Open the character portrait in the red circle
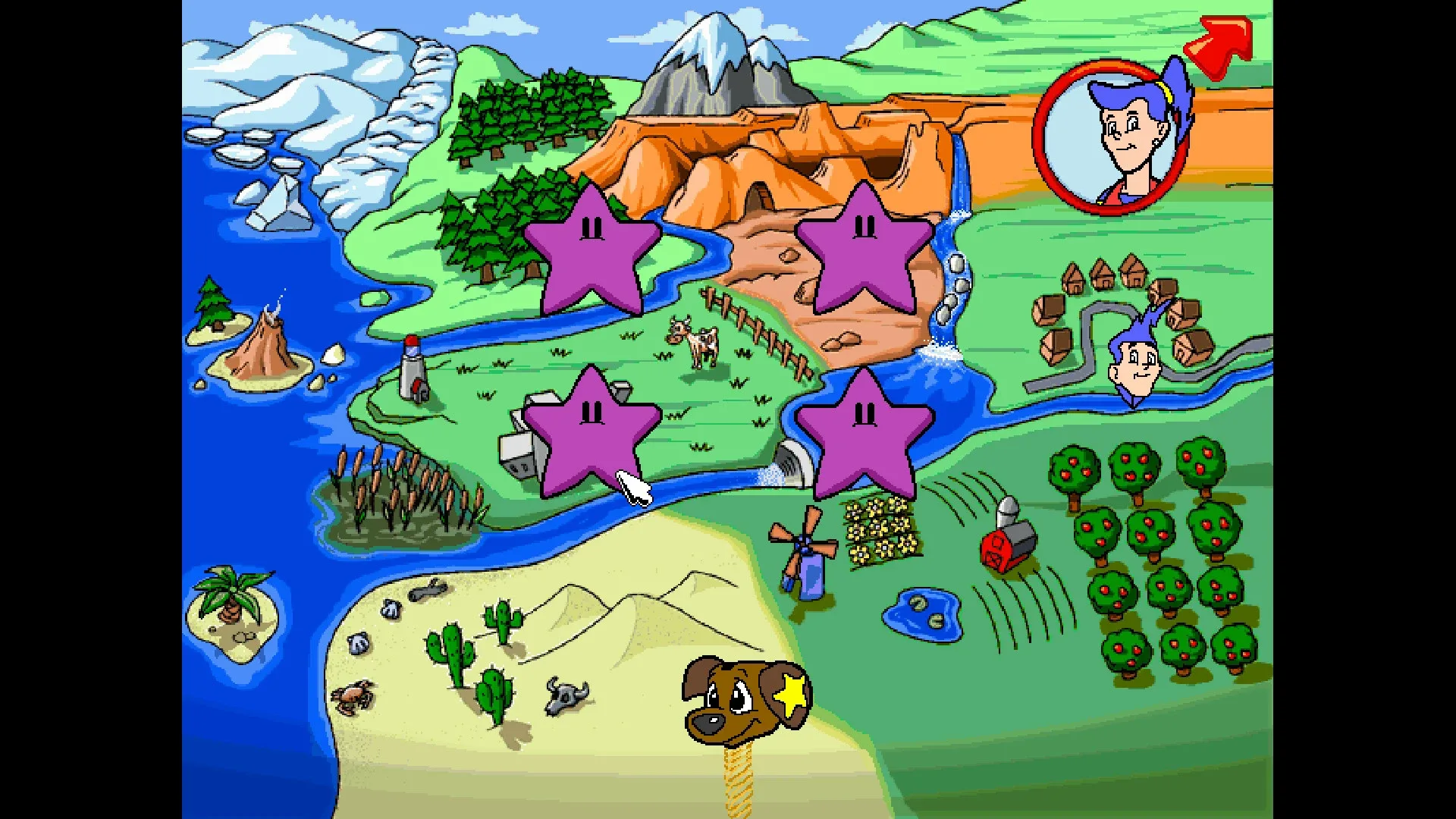 coord(1115,136)
